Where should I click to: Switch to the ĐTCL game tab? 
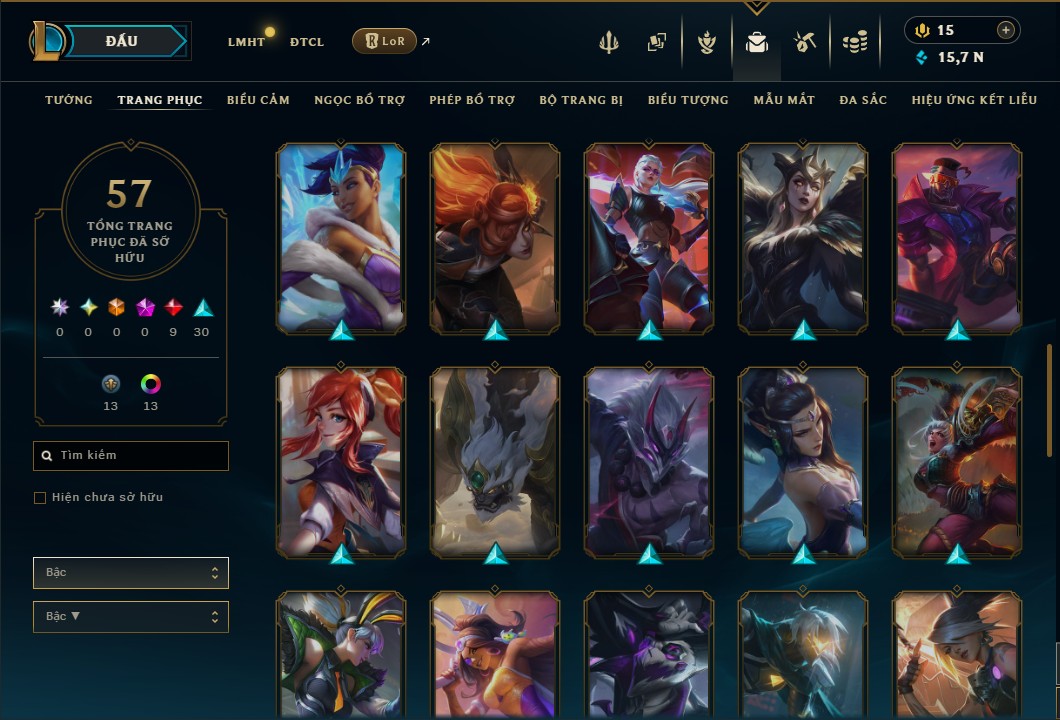pos(307,42)
